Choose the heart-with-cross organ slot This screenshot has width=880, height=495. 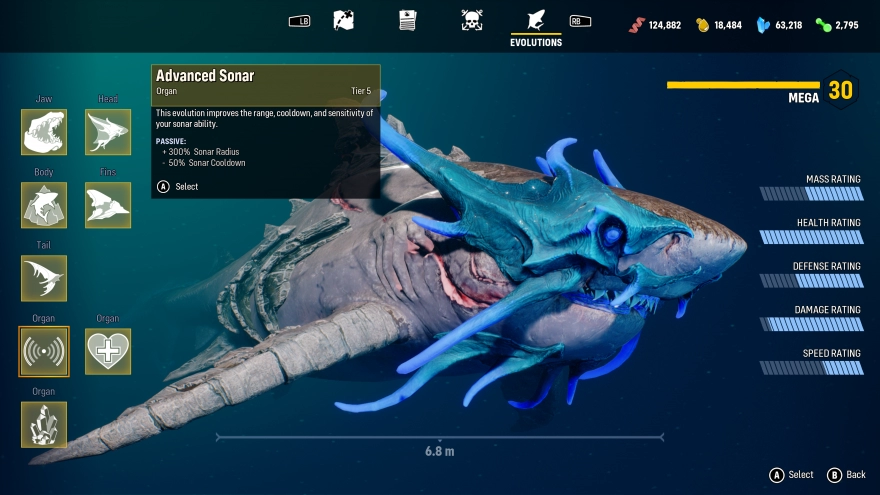[x=108, y=351]
